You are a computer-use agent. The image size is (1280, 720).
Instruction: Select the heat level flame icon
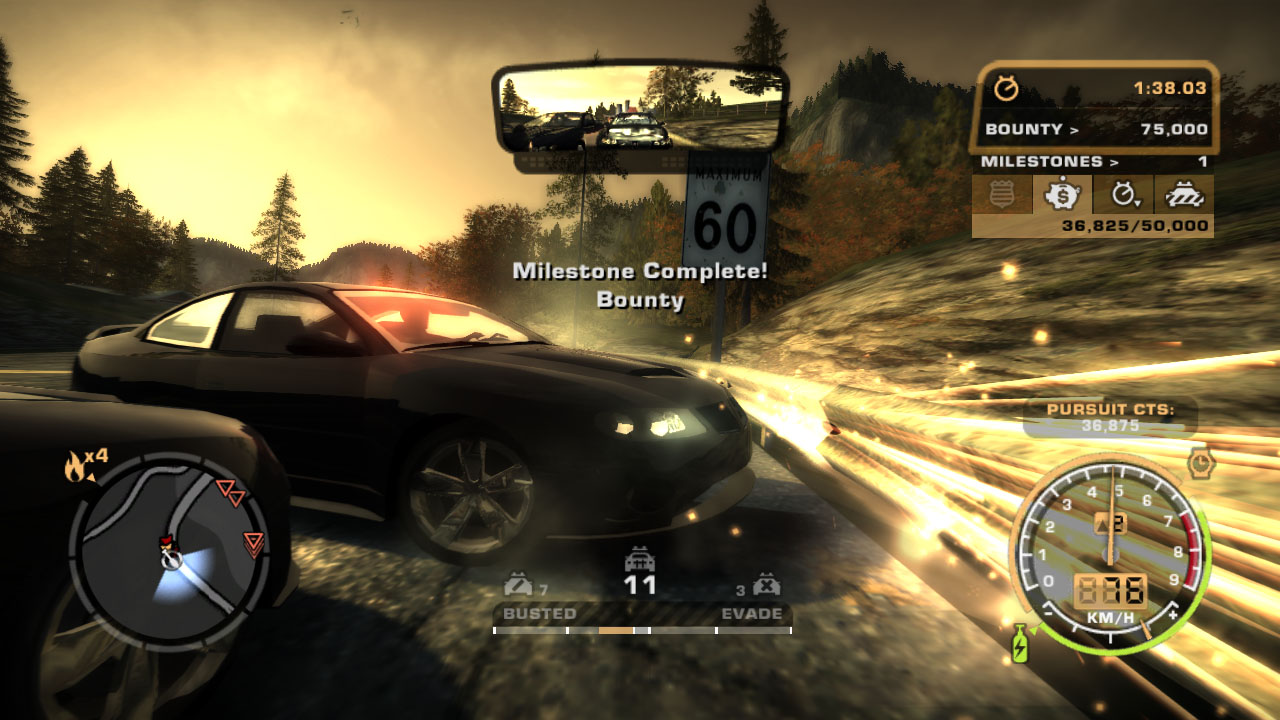75,464
